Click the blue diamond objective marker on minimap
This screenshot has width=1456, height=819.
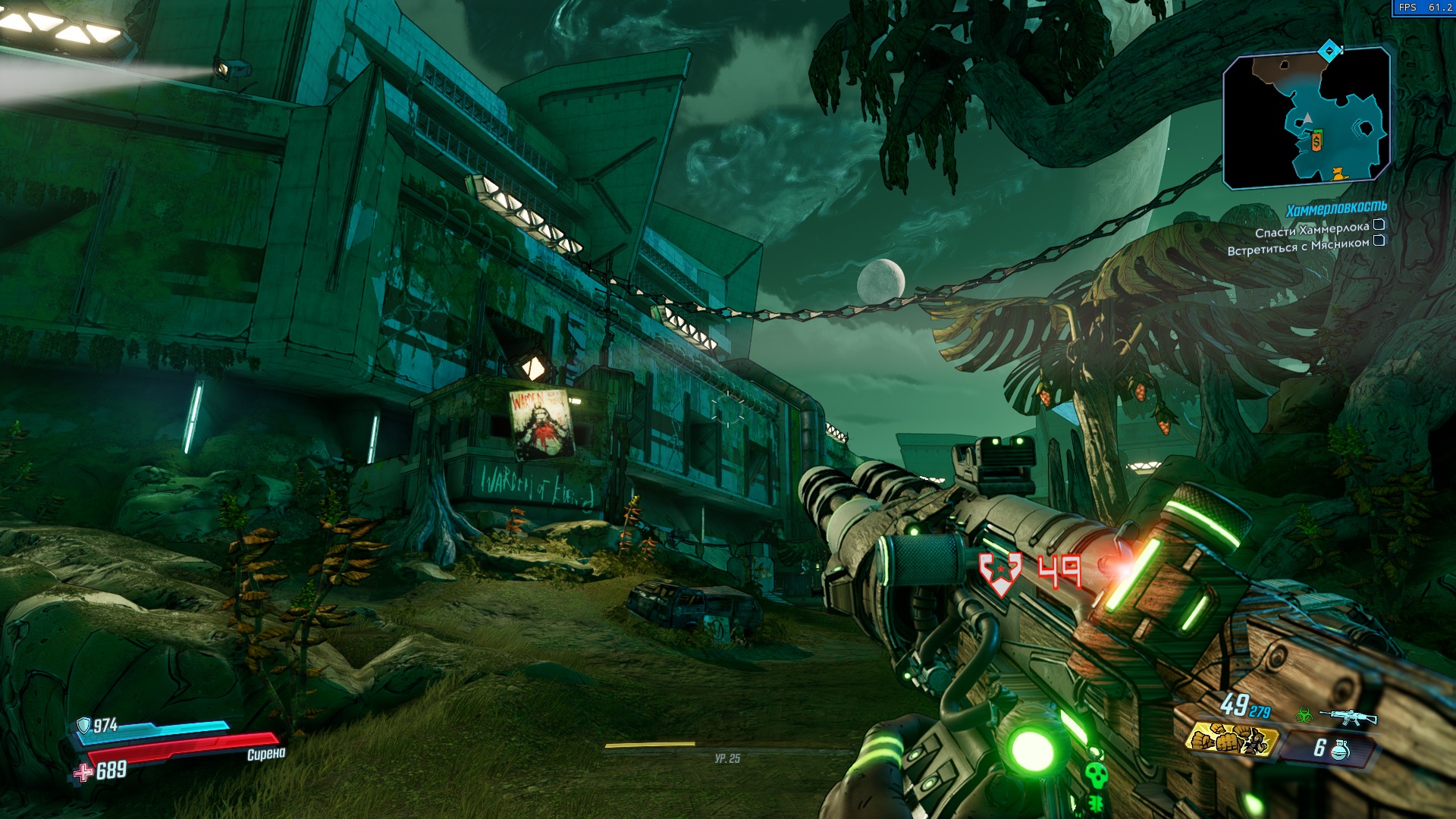click(x=1329, y=51)
